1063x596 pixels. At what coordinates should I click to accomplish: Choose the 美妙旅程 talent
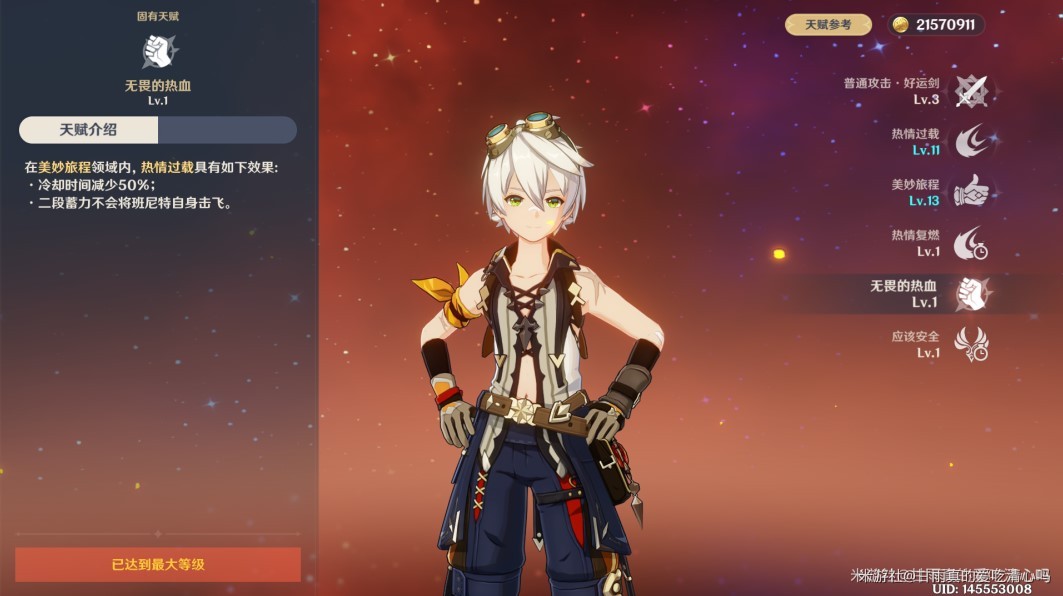pos(970,192)
